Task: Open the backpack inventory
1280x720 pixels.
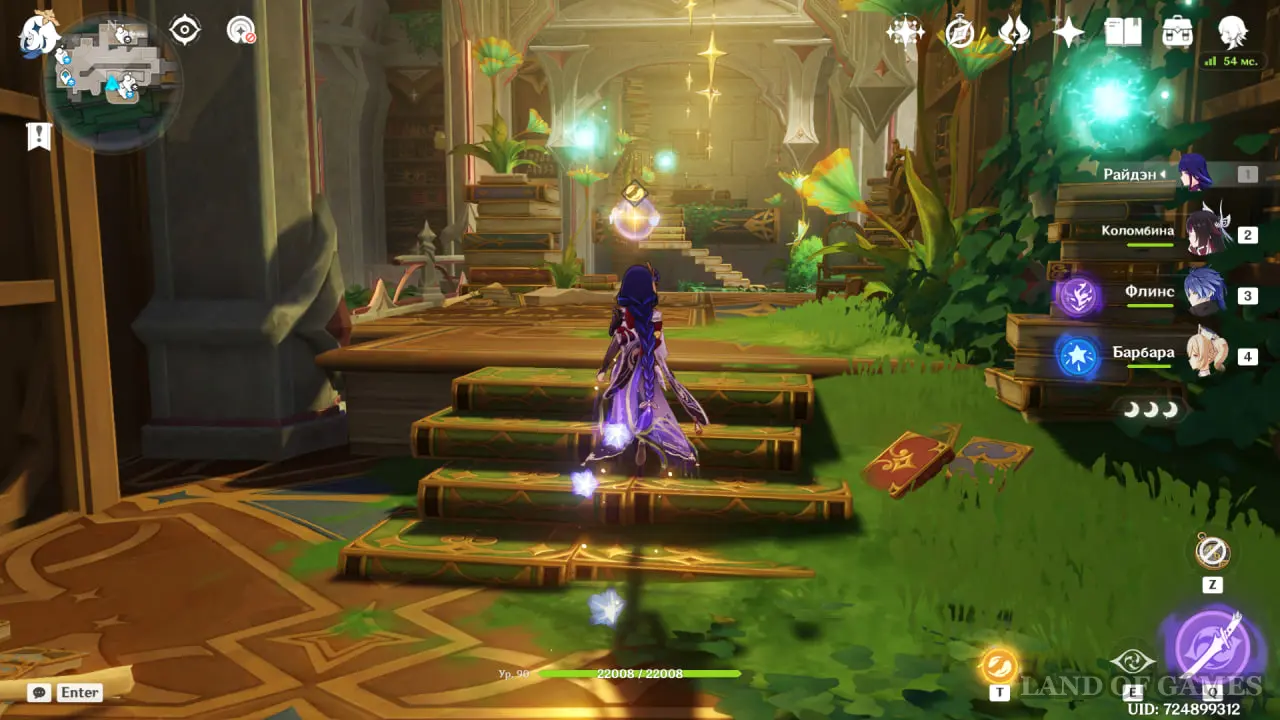Action: point(1177,32)
